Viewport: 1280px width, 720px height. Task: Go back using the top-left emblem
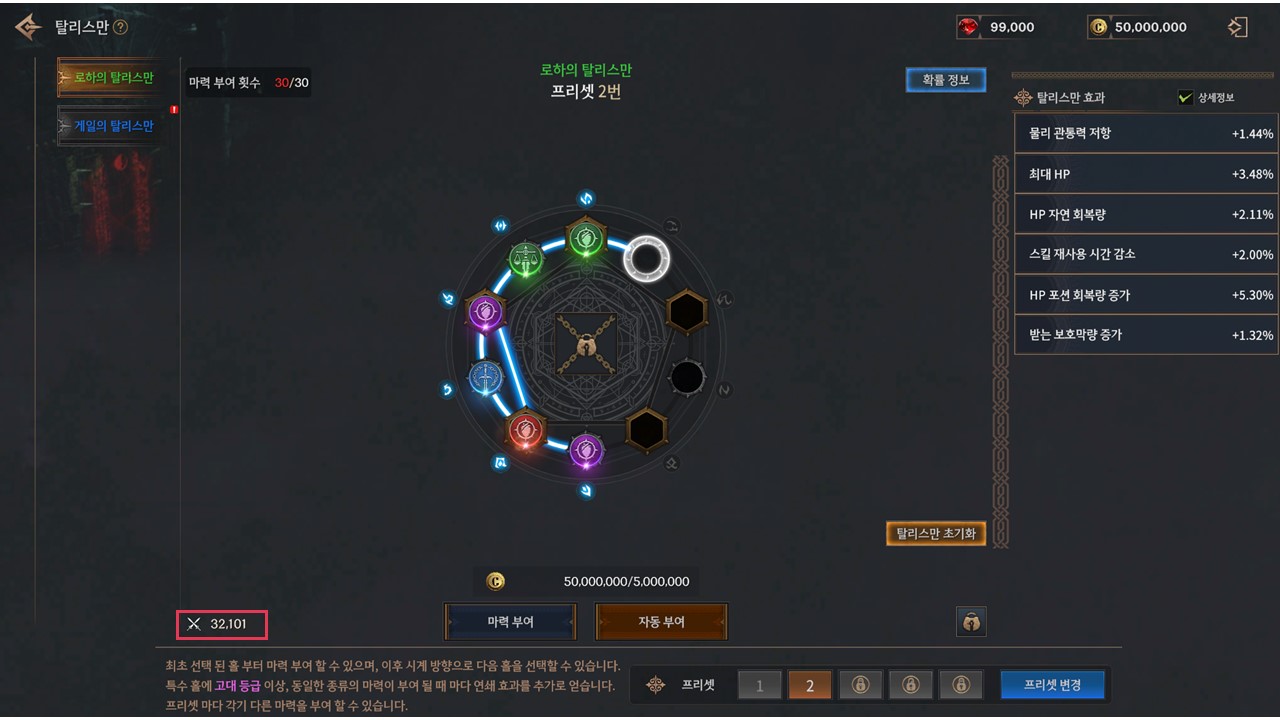pyautogui.click(x=28, y=27)
